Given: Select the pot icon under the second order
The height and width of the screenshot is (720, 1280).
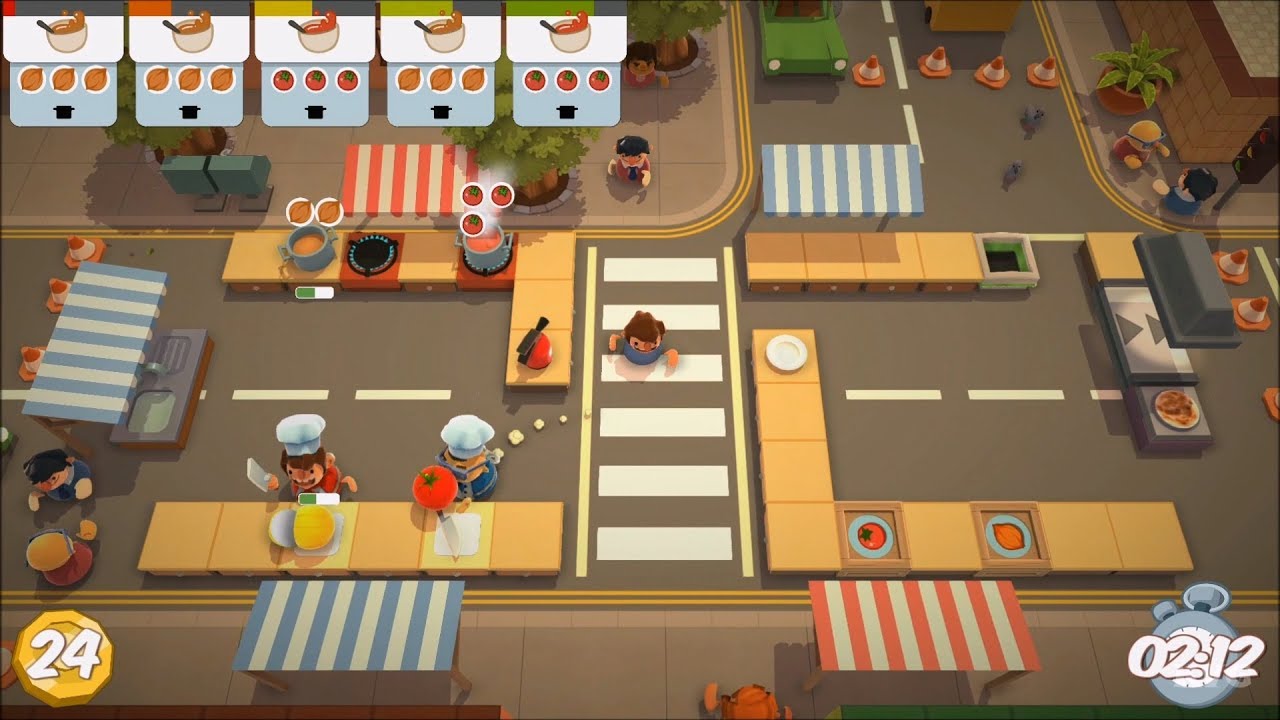Looking at the screenshot, I should [x=190, y=110].
